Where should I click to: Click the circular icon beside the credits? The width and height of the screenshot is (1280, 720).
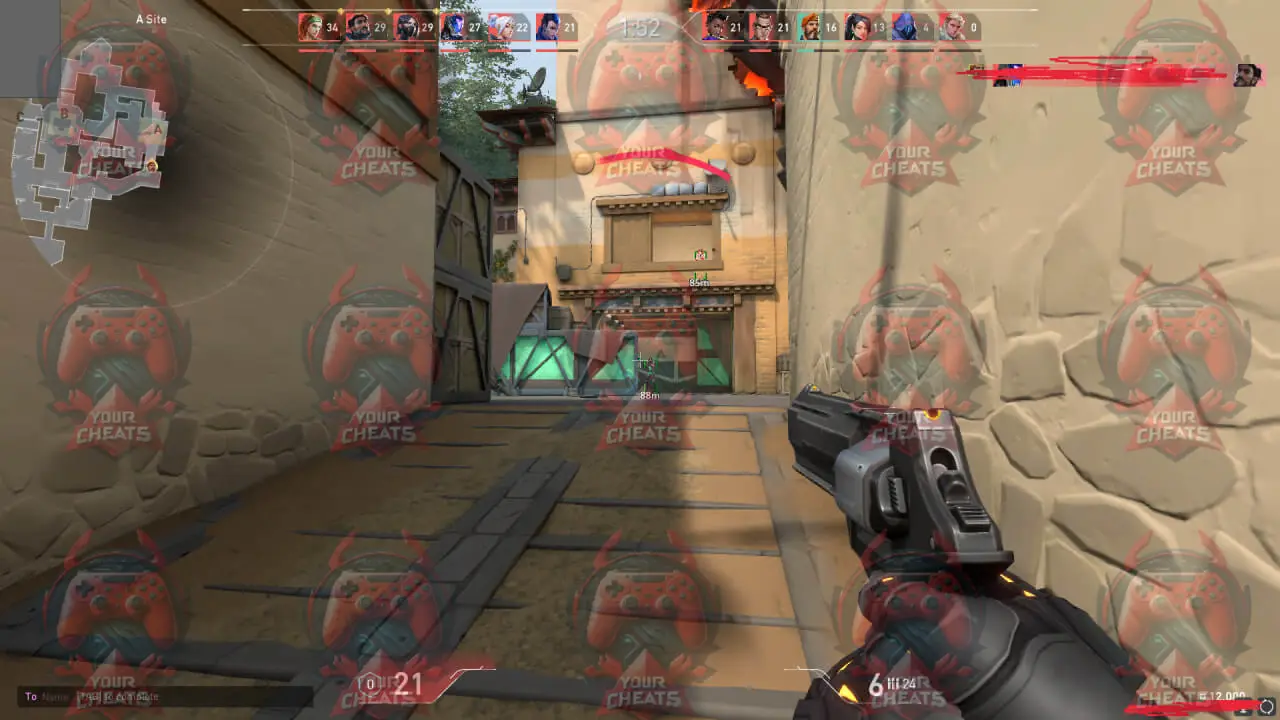coord(1266,707)
